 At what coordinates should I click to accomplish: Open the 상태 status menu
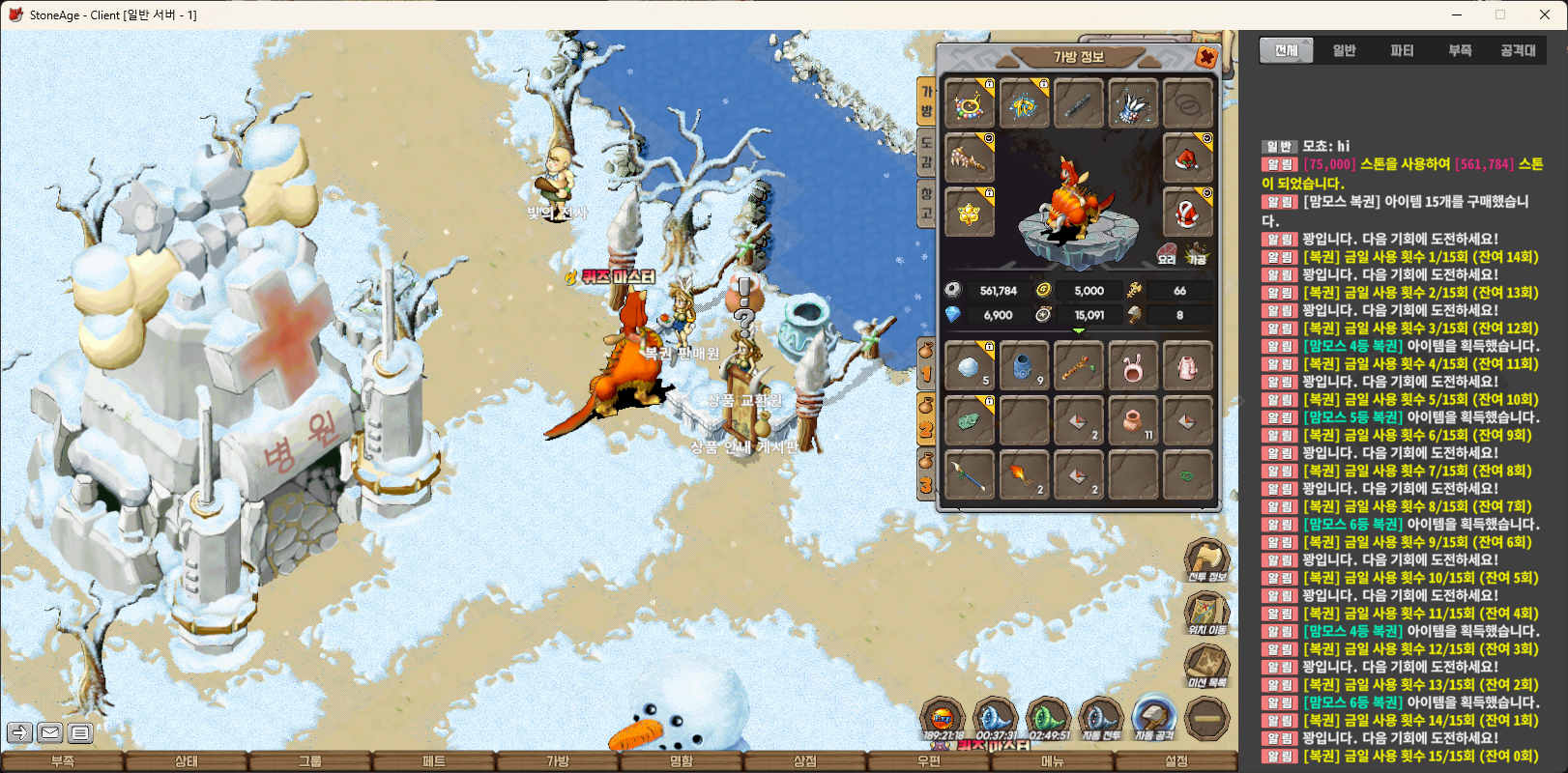coord(187,761)
